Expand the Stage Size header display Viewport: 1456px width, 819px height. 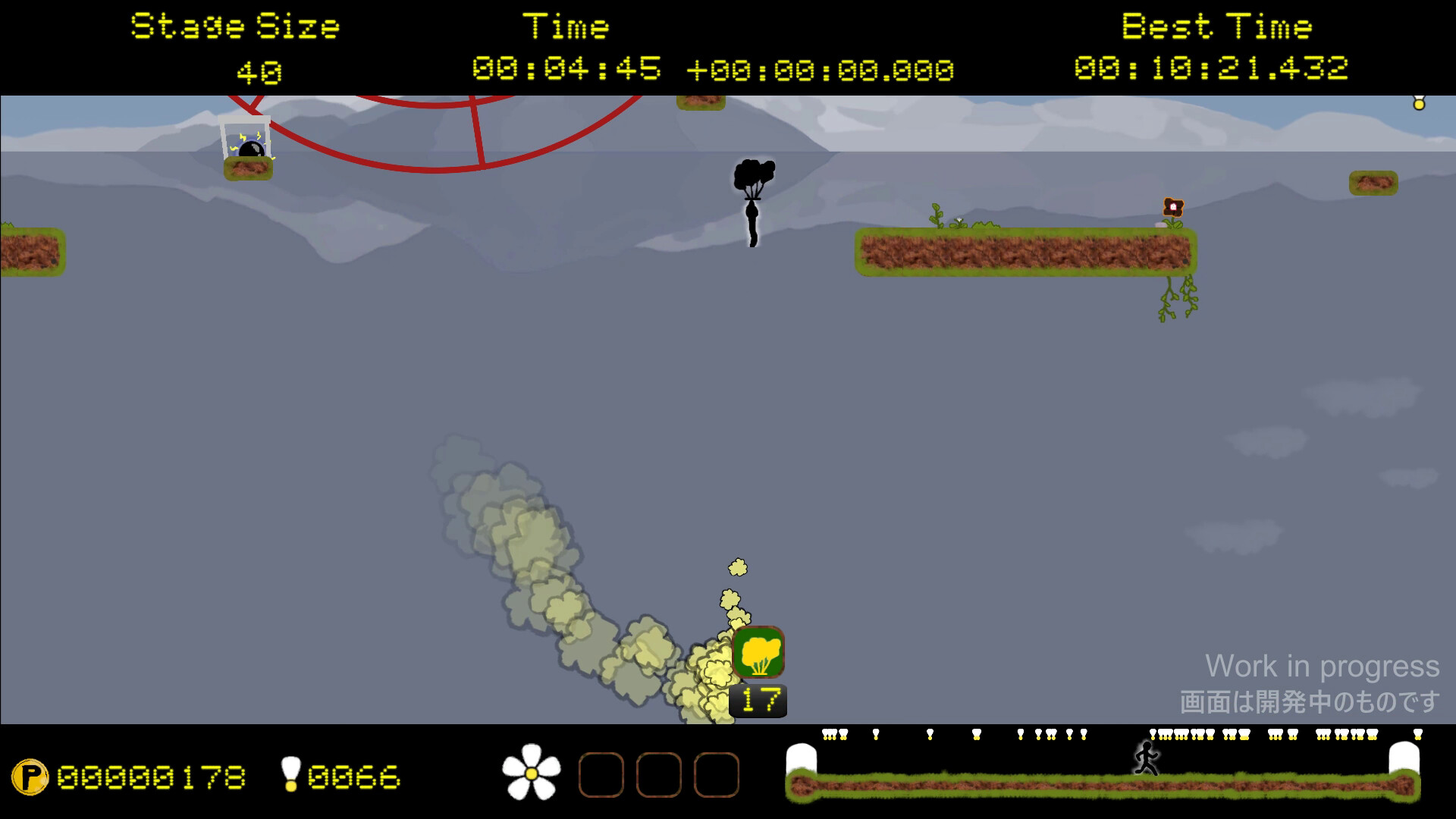[235, 26]
